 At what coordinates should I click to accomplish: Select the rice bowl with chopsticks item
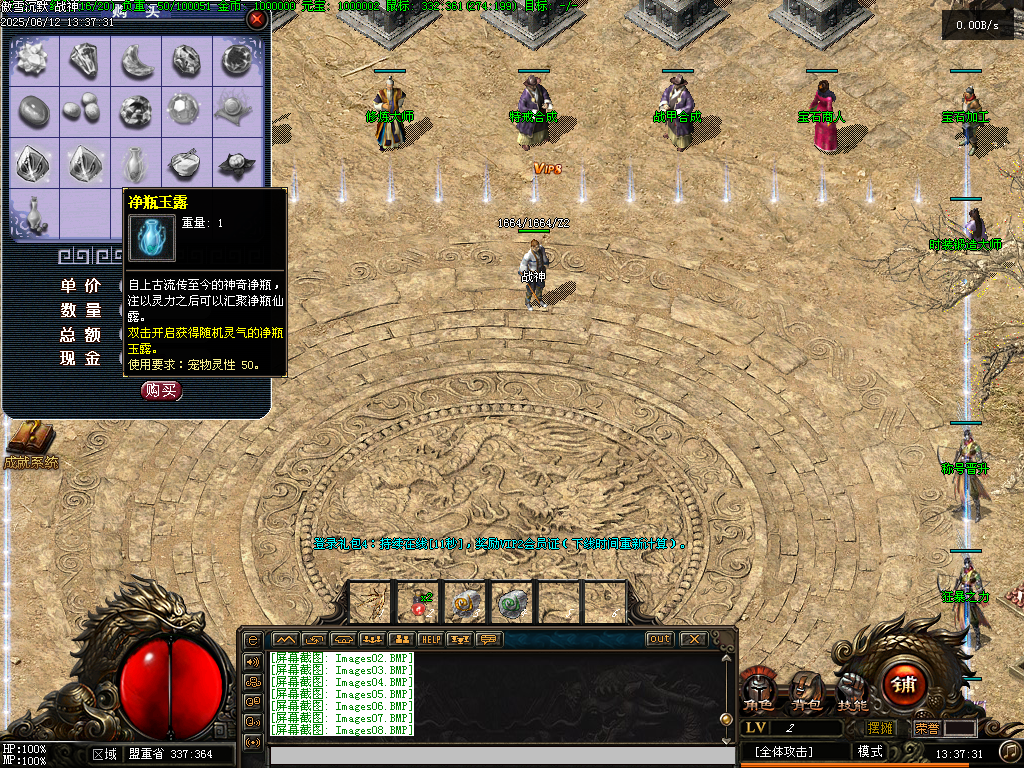click(x=187, y=163)
